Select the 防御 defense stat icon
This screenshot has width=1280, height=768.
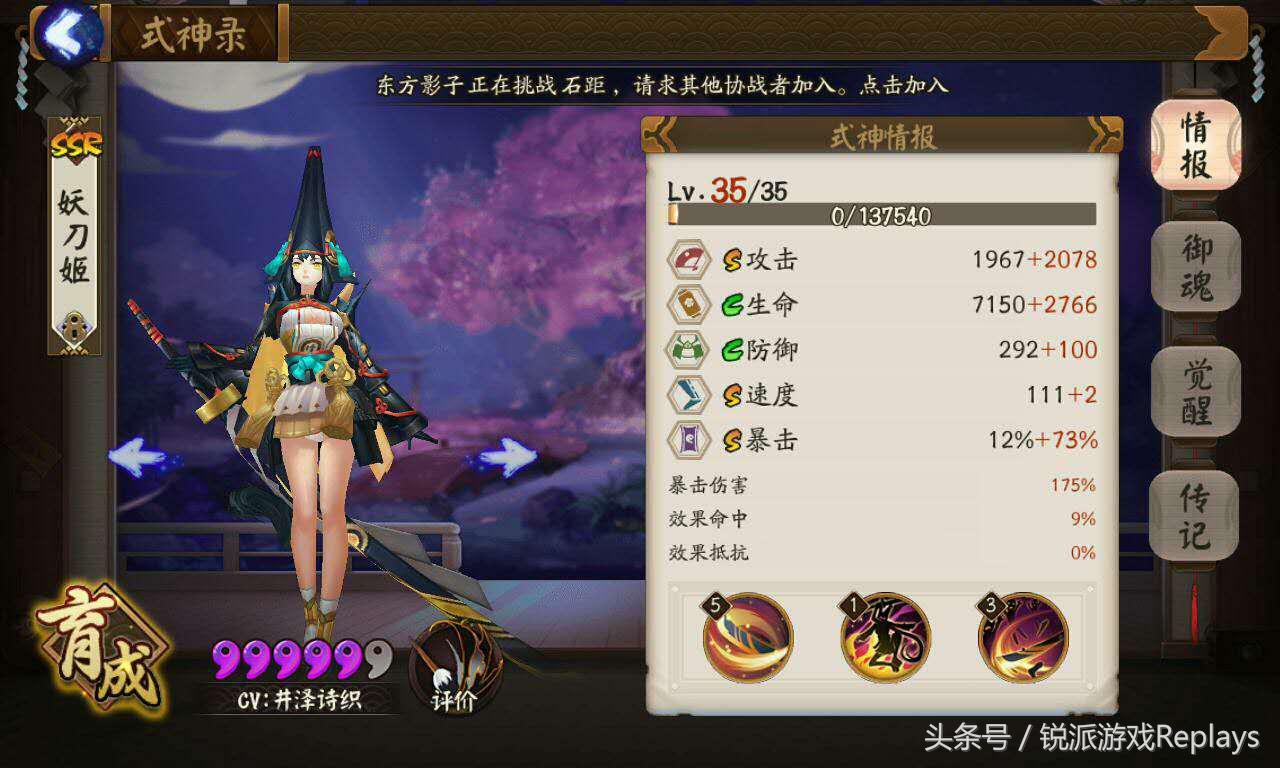click(687, 350)
